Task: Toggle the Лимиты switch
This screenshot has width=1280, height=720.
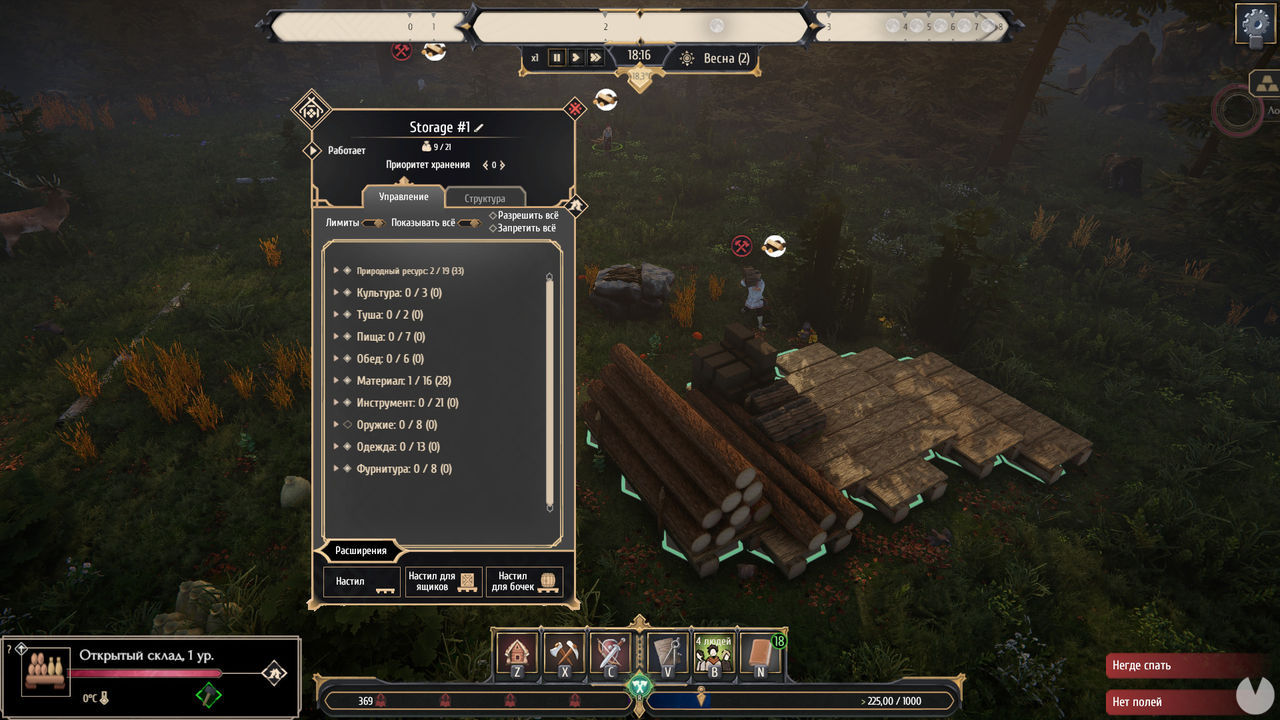Action: [373, 223]
